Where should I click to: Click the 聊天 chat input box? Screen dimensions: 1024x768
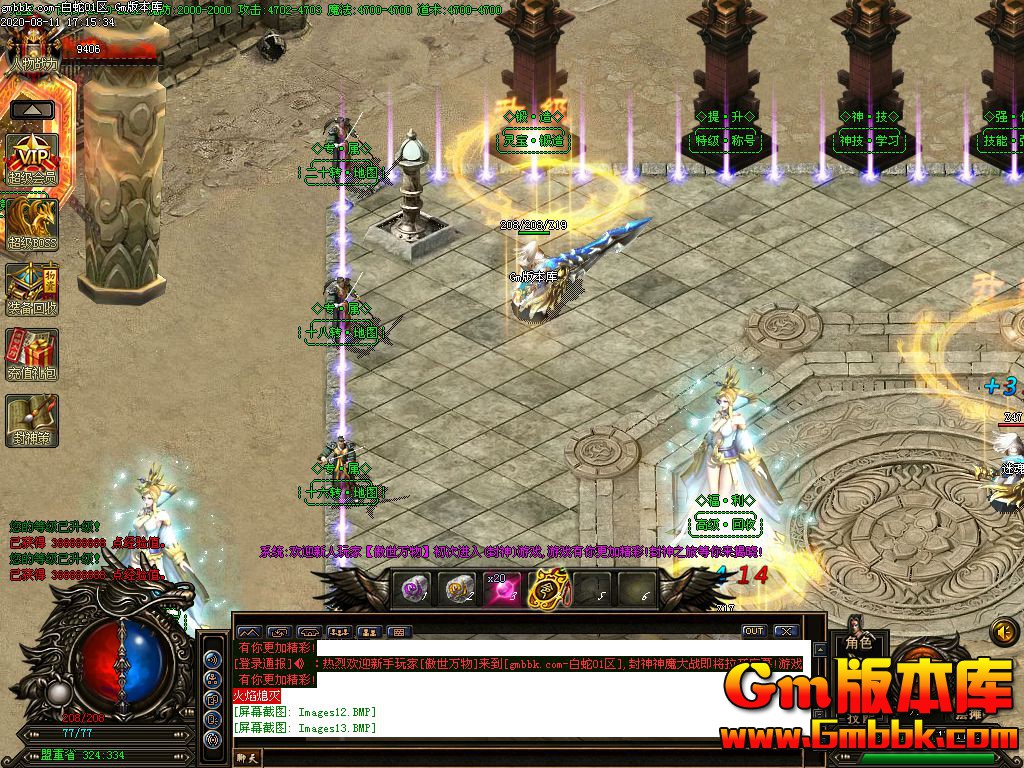(520, 759)
